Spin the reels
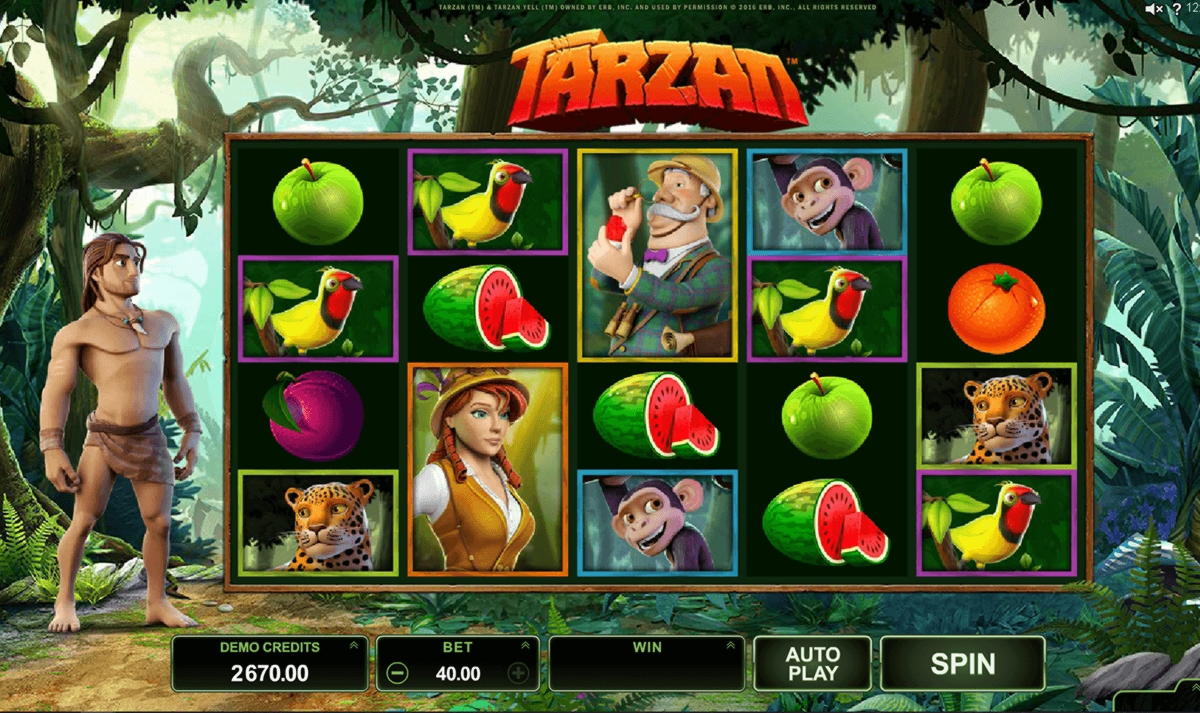 962,663
